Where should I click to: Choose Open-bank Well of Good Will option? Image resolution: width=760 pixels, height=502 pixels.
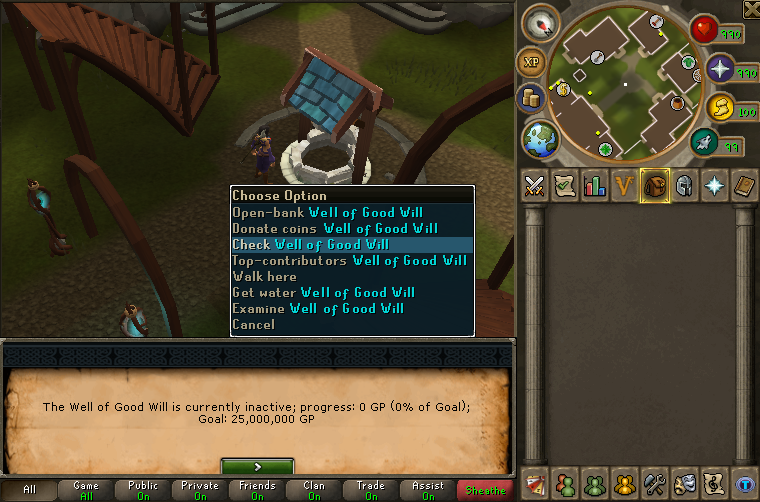coord(327,212)
